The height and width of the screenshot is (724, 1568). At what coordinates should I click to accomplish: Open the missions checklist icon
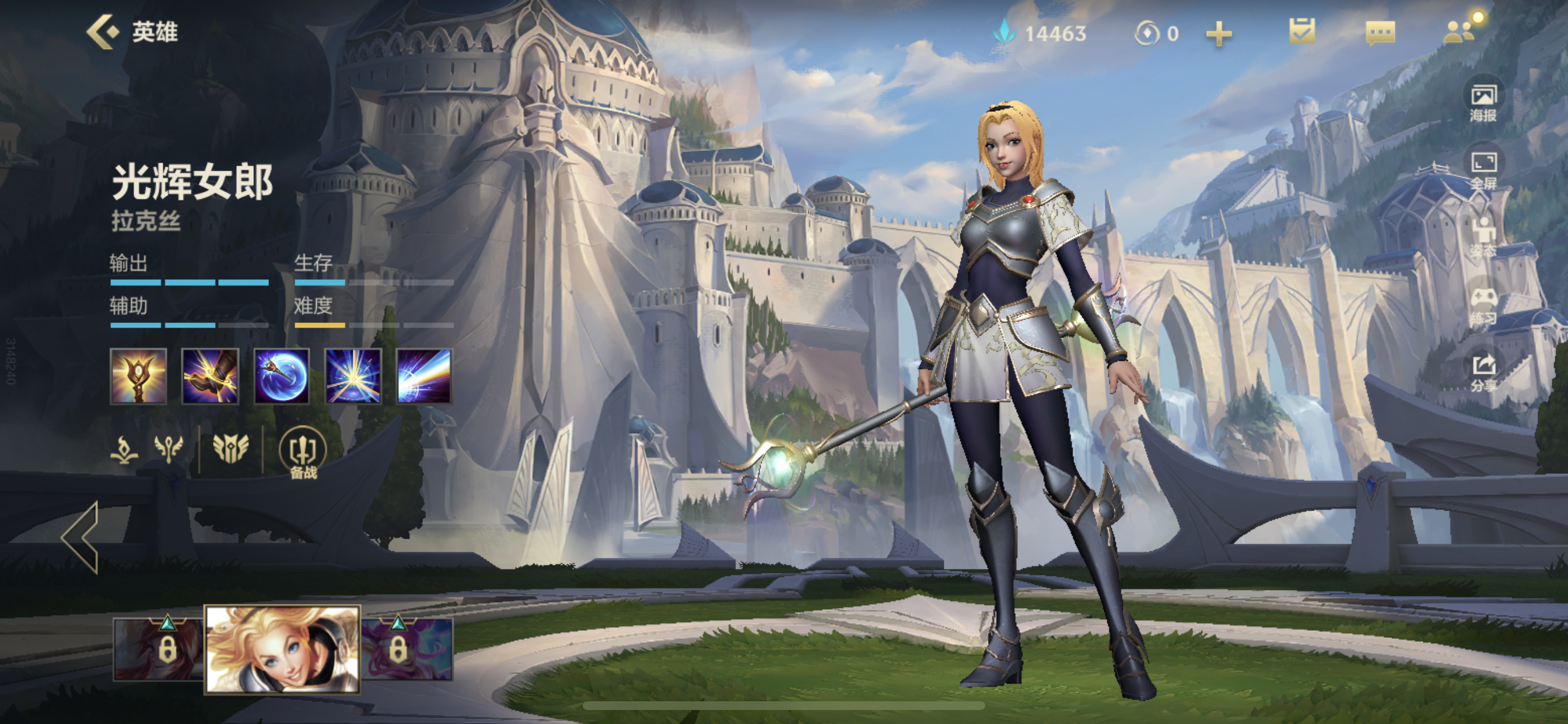[x=1301, y=31]
